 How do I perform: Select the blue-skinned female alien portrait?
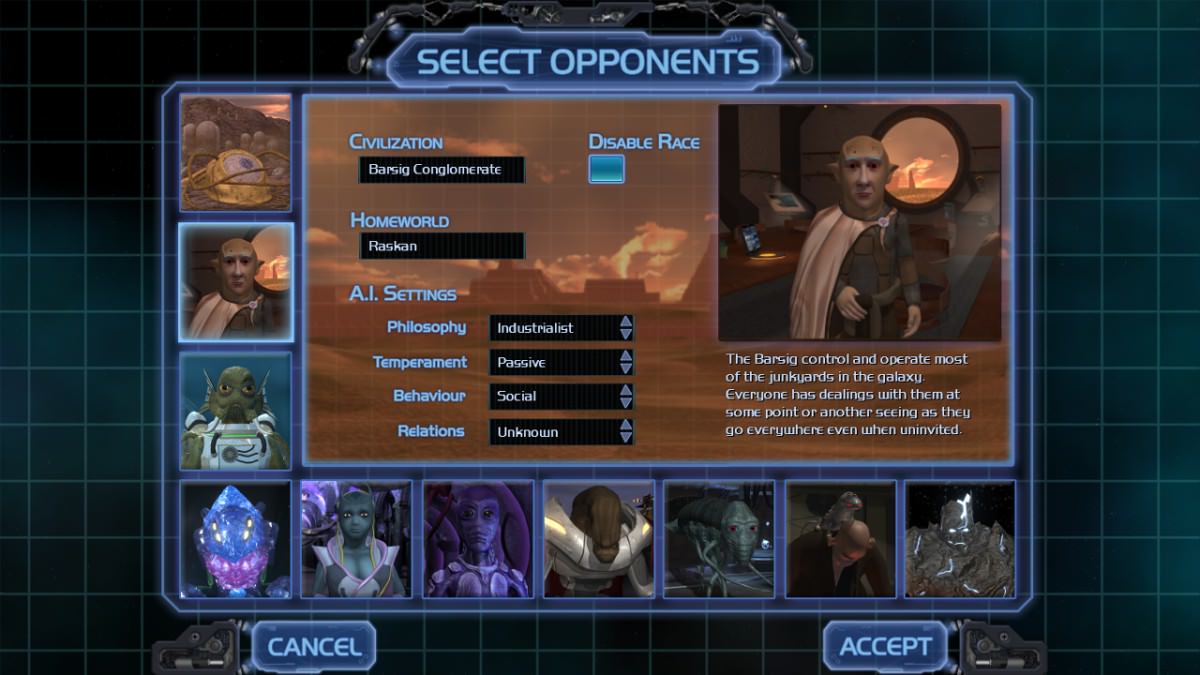[356, 539]
